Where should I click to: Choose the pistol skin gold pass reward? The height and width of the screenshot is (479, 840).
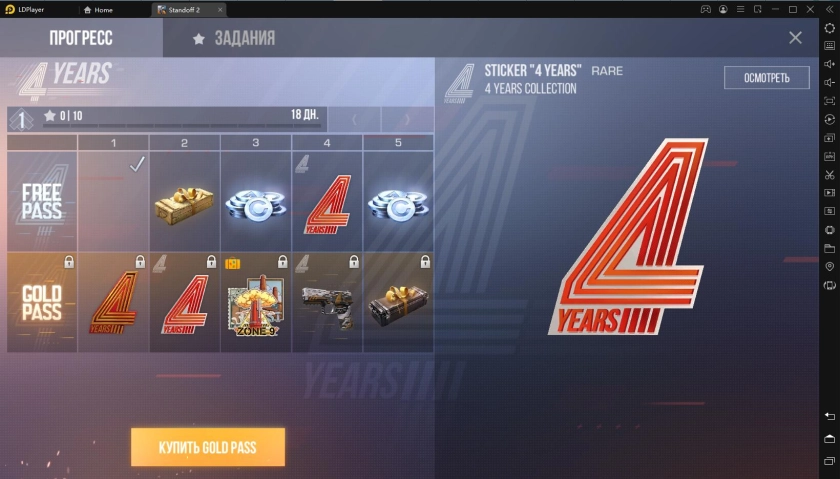click(x=327, y=302)
